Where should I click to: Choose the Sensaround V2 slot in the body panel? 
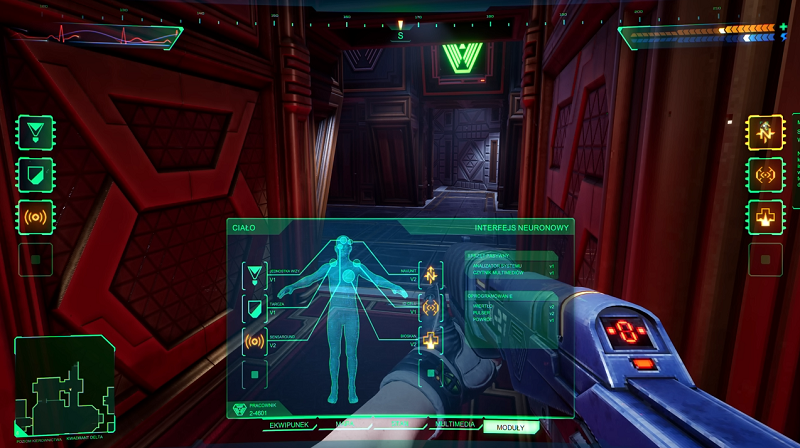click(x=254, y=342)
